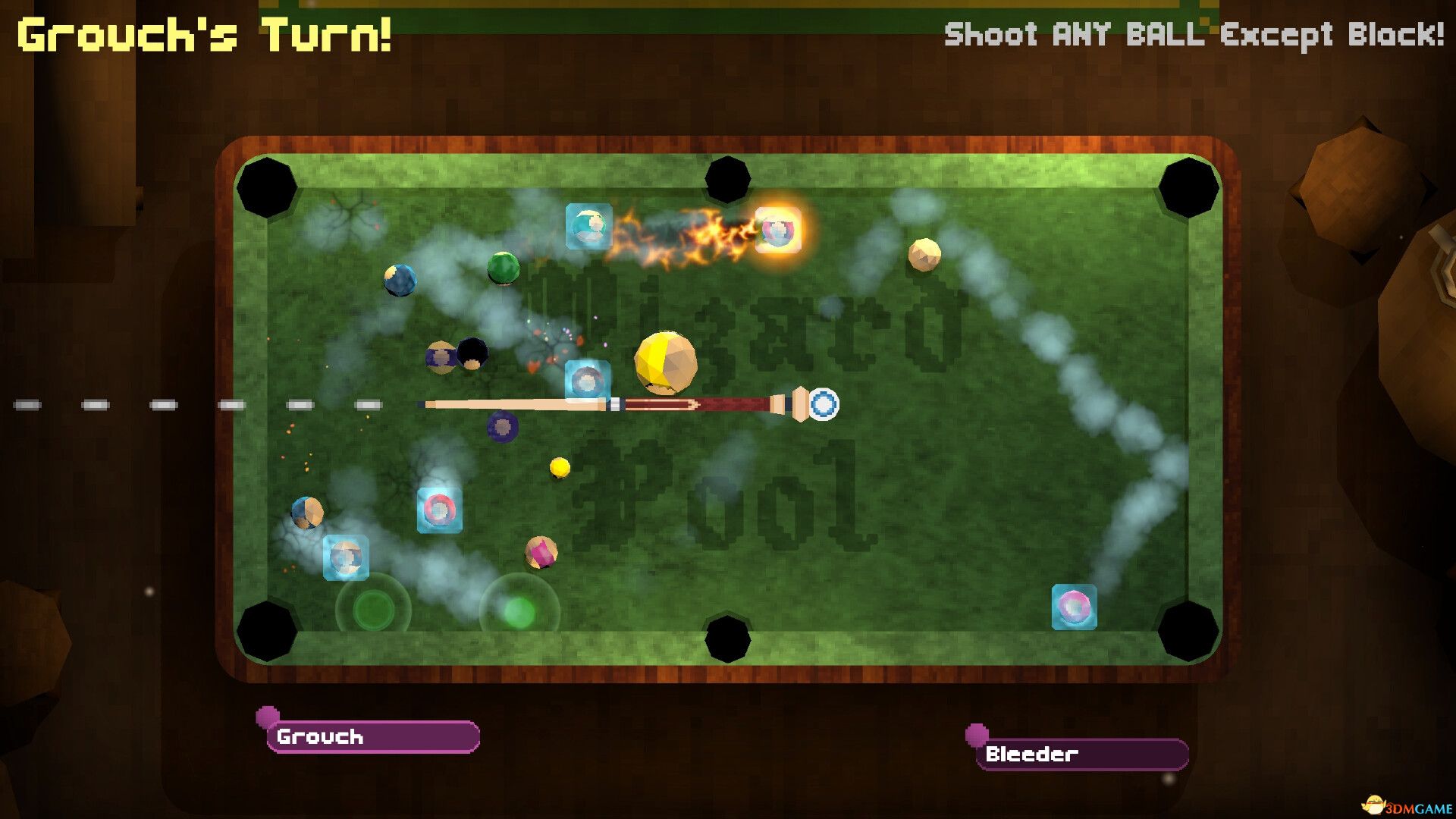Select the frozen red ball on the lower left
Viewport: 1456px width, 819px height.
[440, 510]
